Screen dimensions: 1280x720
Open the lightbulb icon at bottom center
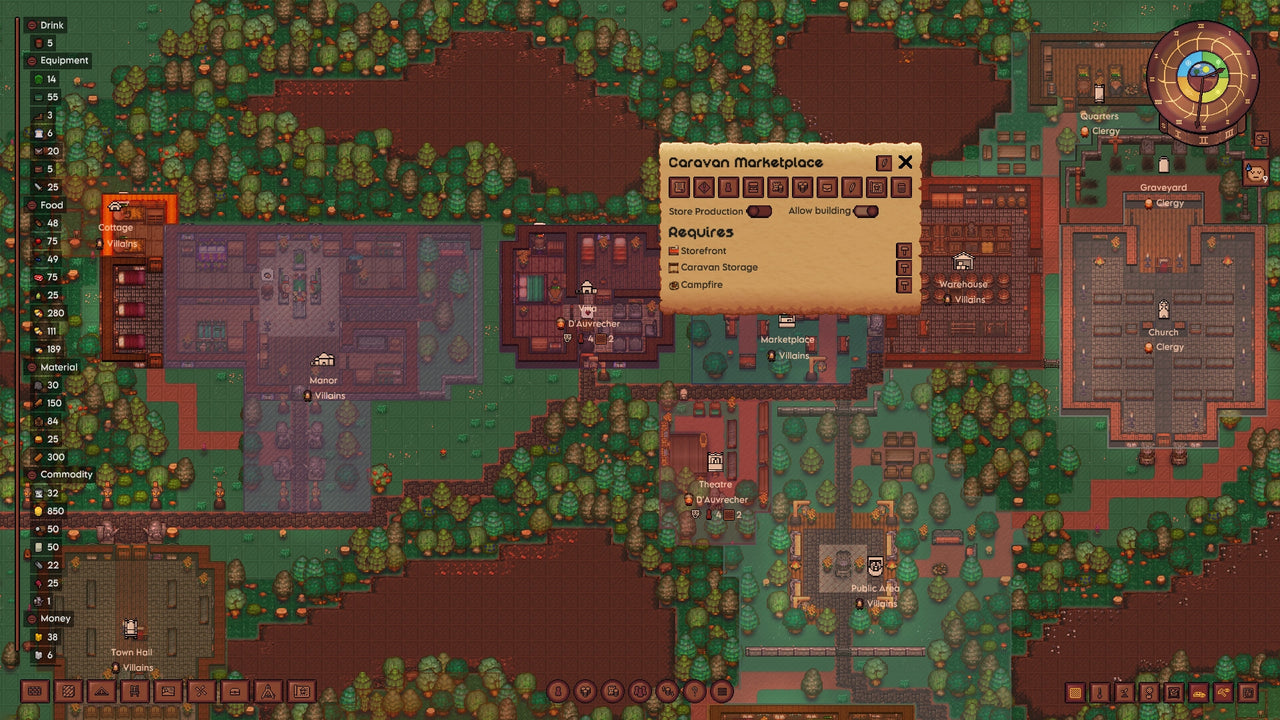pos(695,692)
